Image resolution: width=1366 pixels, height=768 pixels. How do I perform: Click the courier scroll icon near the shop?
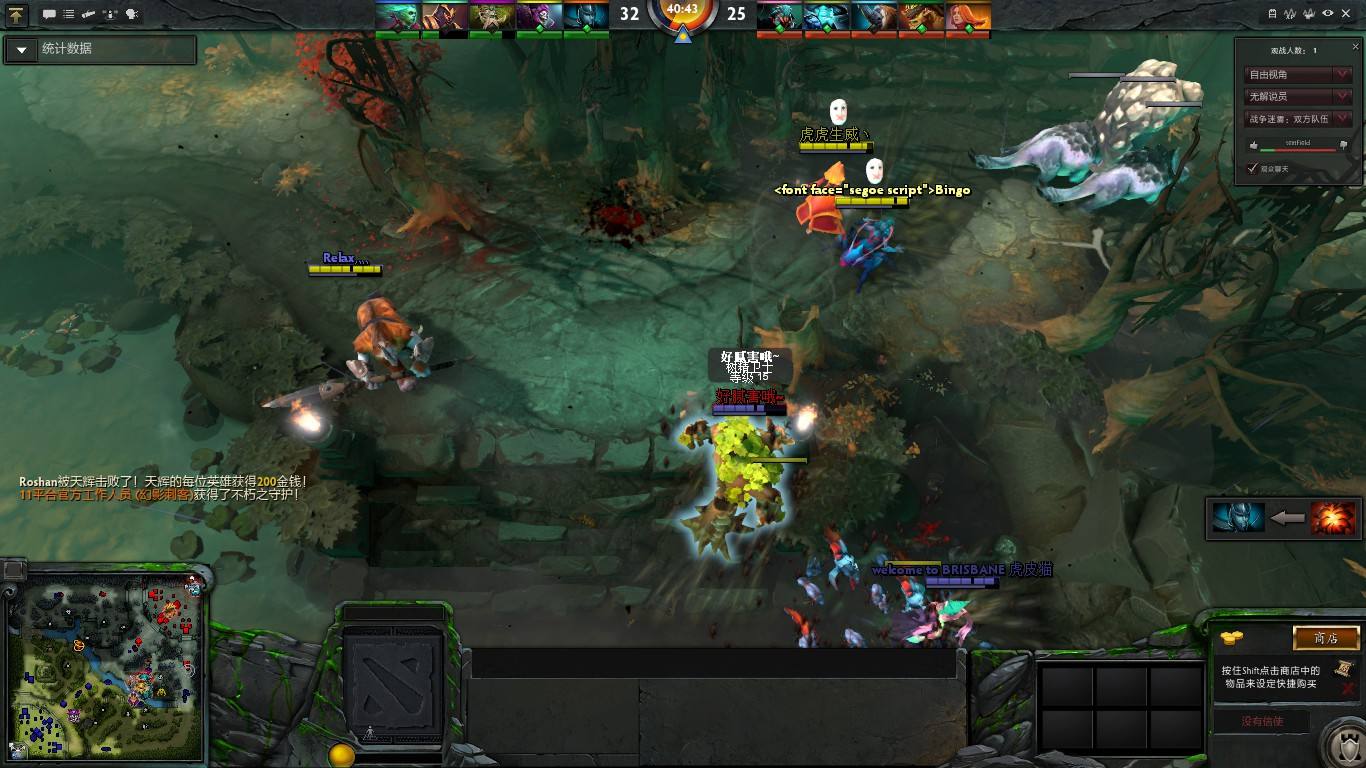tap(1344, 670)
